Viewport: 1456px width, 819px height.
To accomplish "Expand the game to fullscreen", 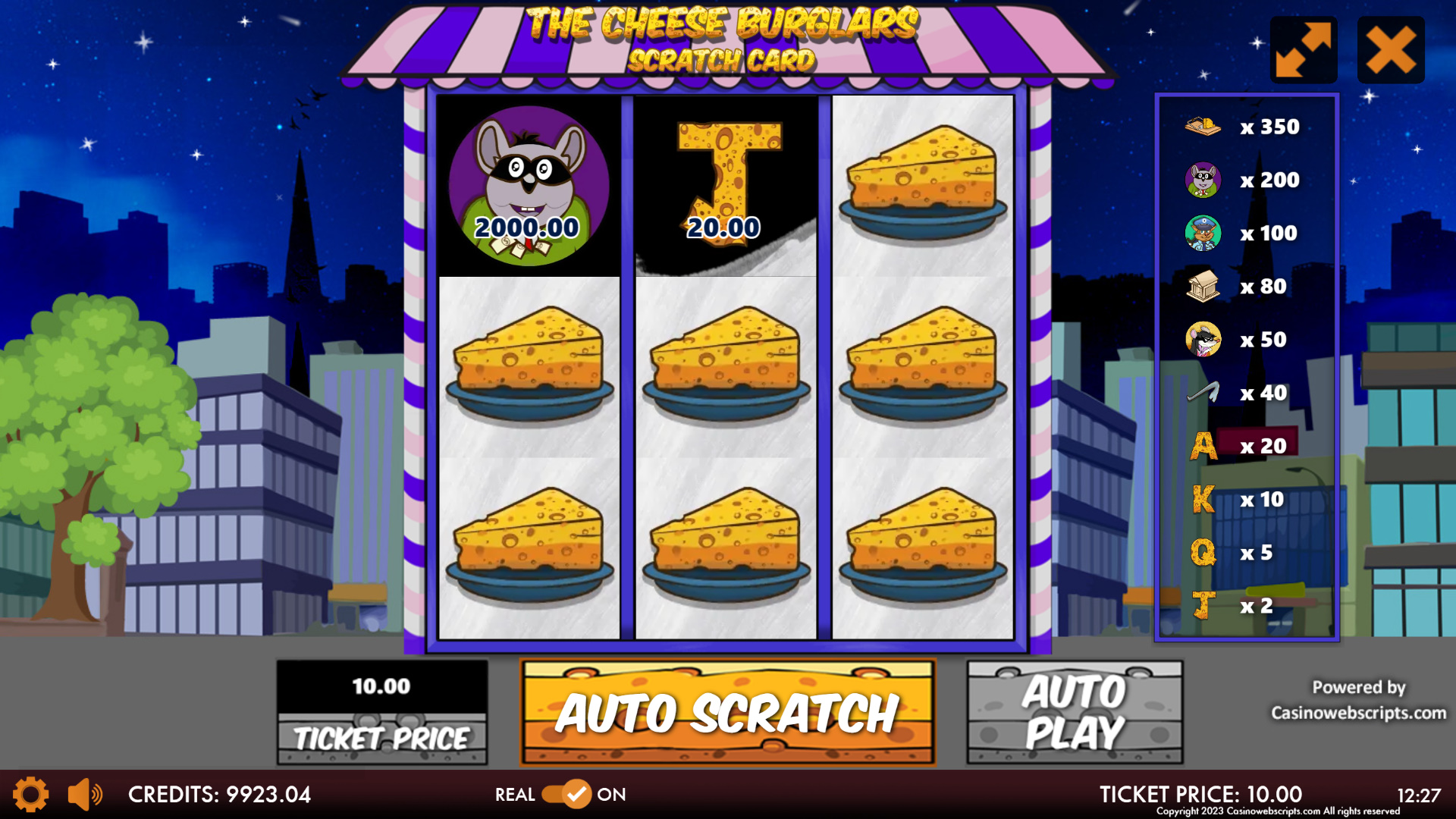I will [x=1303, y=50].
